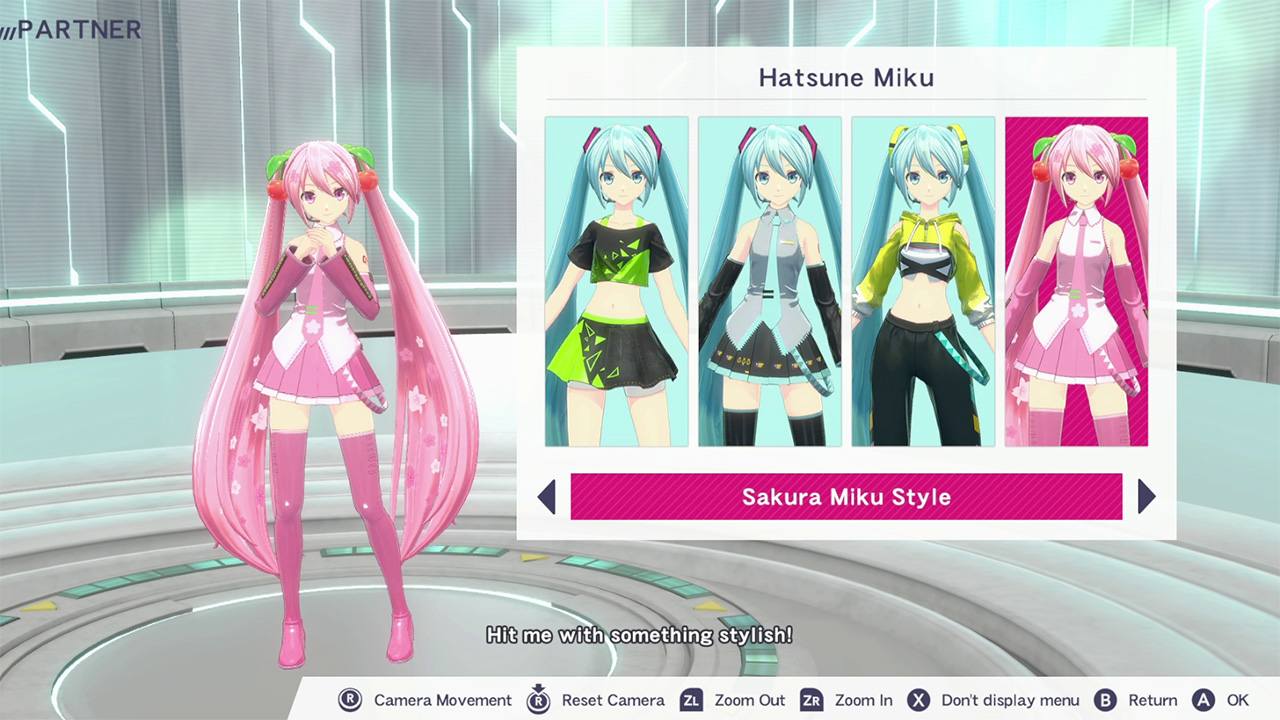Click the Camera Movement label
The image size is (1280, 720).
[x=443, y=700]
